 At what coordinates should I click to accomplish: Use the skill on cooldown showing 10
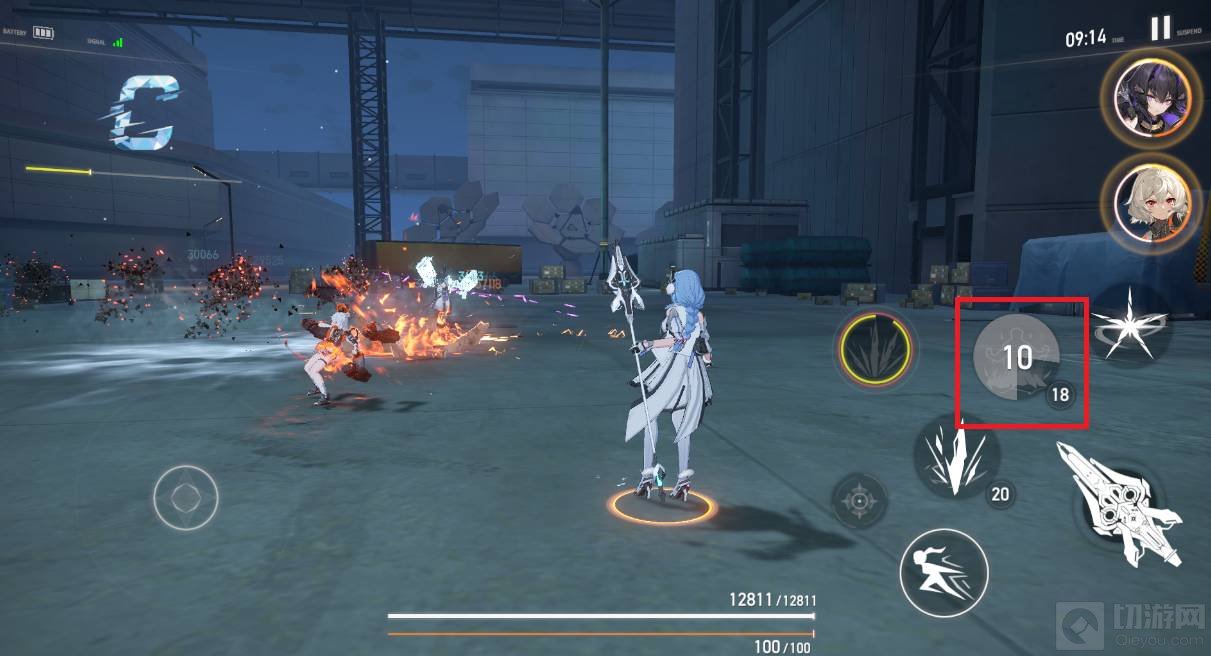coord(1016,360)
